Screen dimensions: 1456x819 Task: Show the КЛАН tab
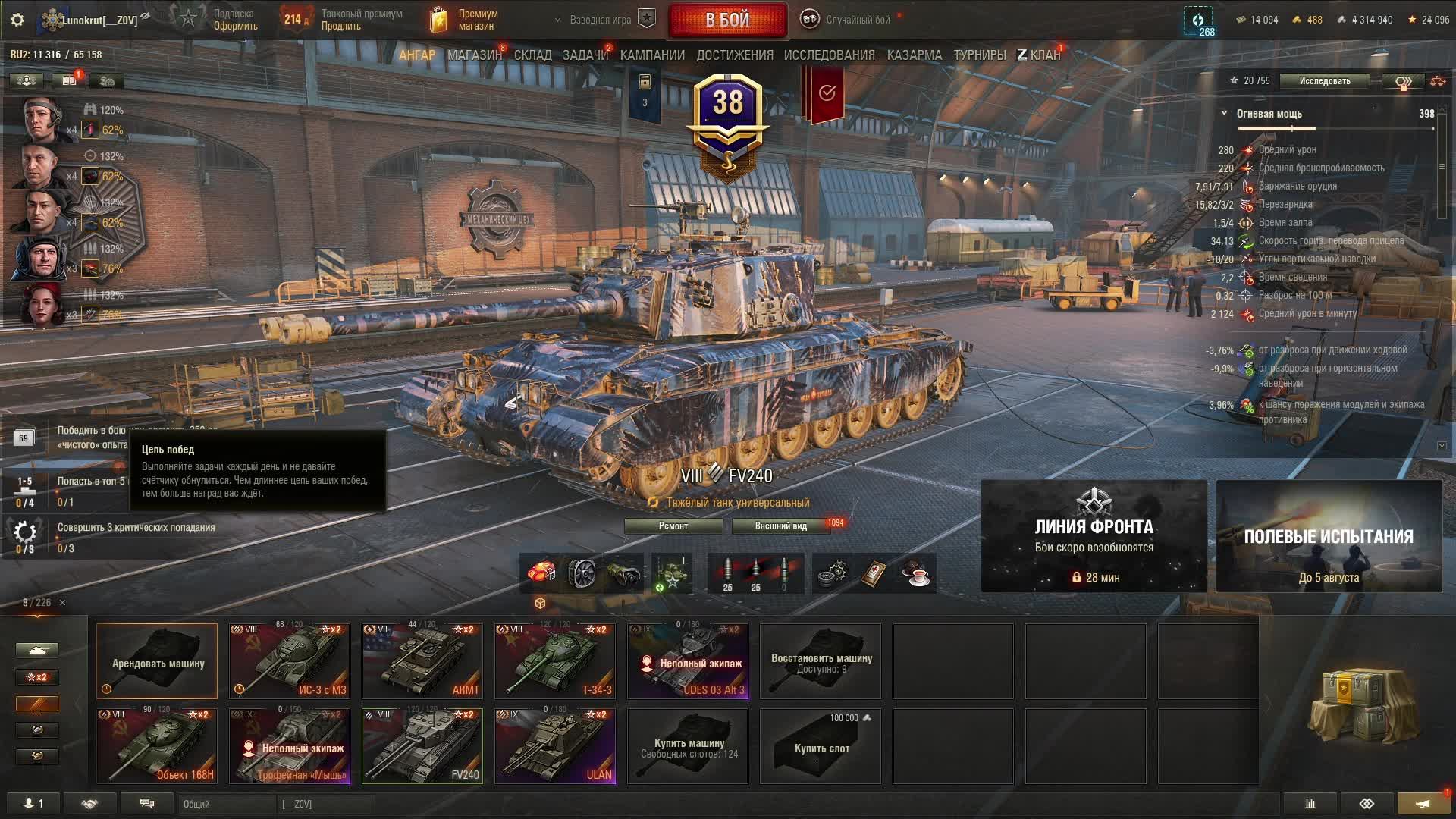click(x=1039, y=55)
